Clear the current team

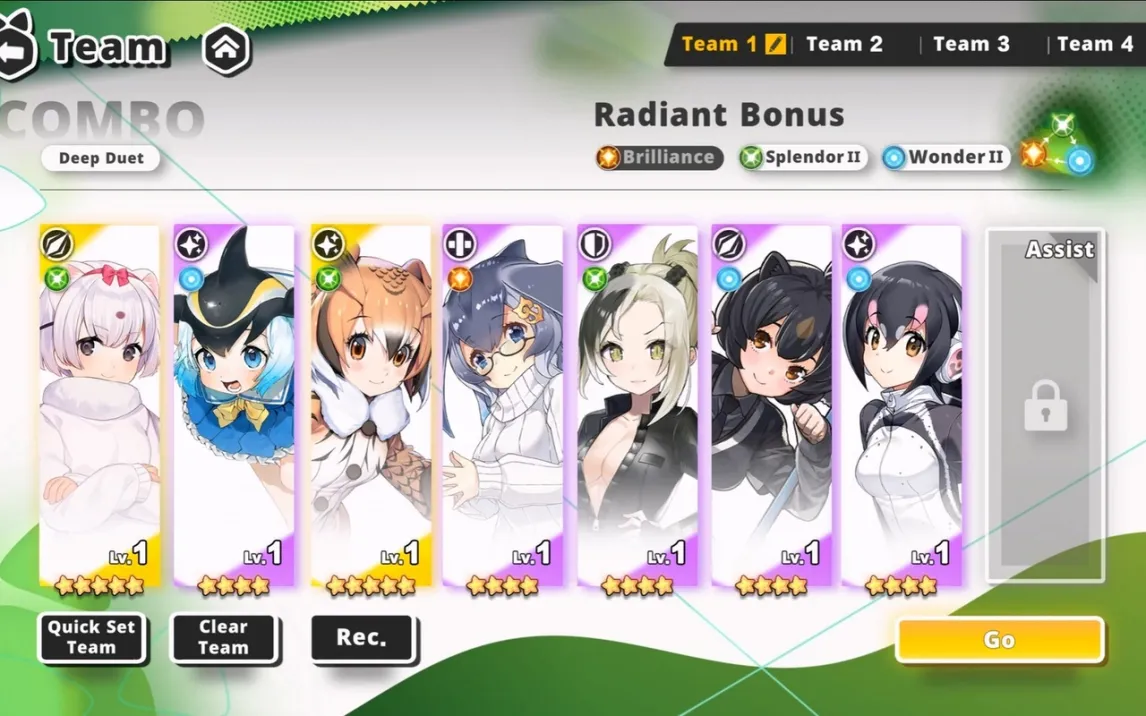[223, 637]
